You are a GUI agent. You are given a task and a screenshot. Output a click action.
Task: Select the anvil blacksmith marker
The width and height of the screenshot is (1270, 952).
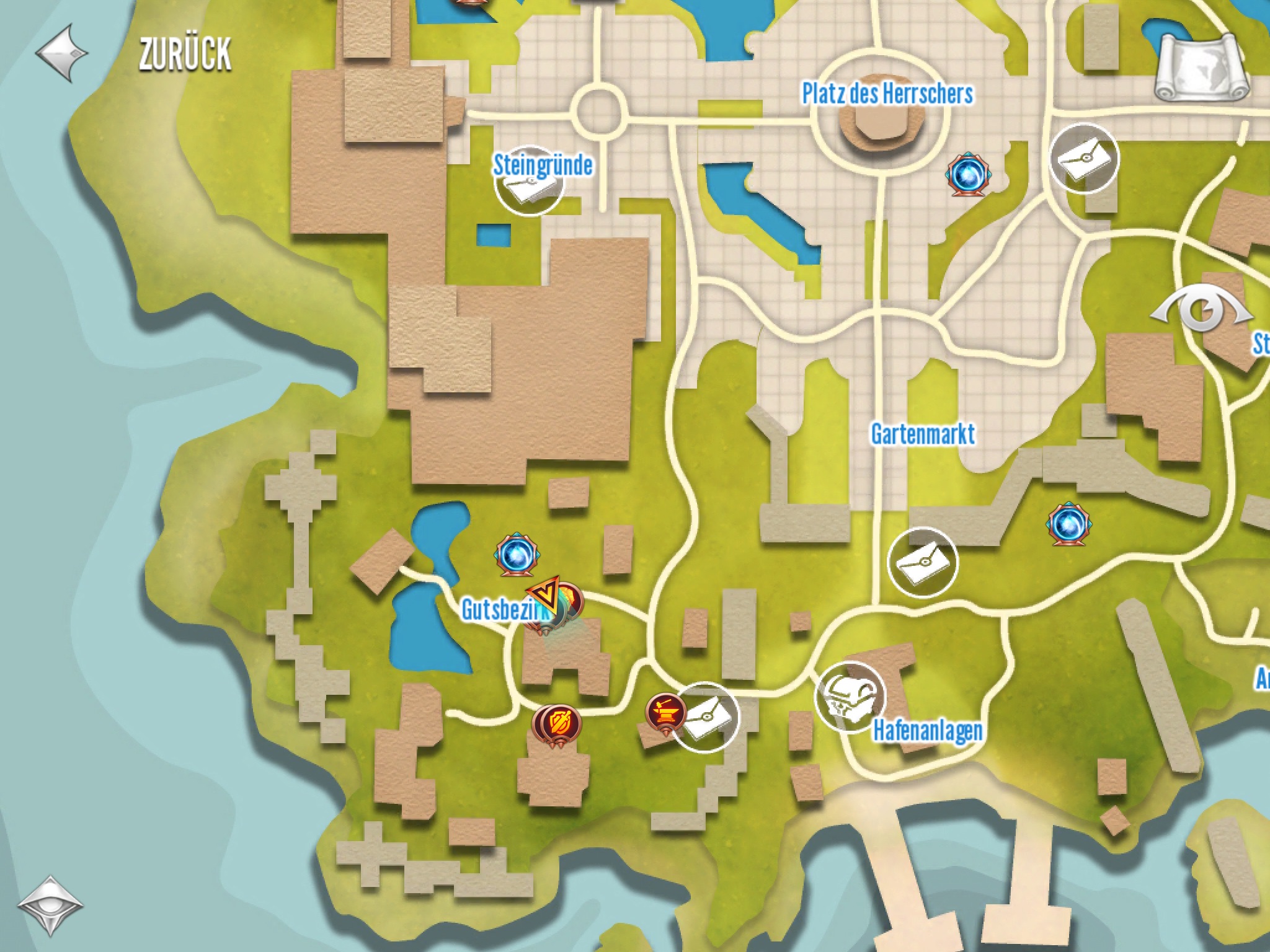coord(665,713)
